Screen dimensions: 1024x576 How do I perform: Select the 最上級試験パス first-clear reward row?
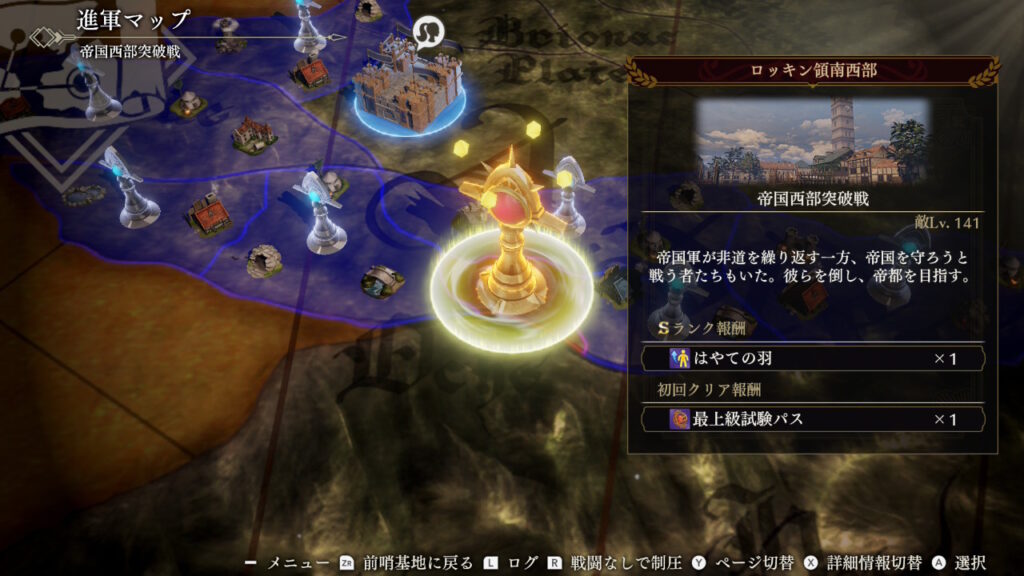pos(811,419)
